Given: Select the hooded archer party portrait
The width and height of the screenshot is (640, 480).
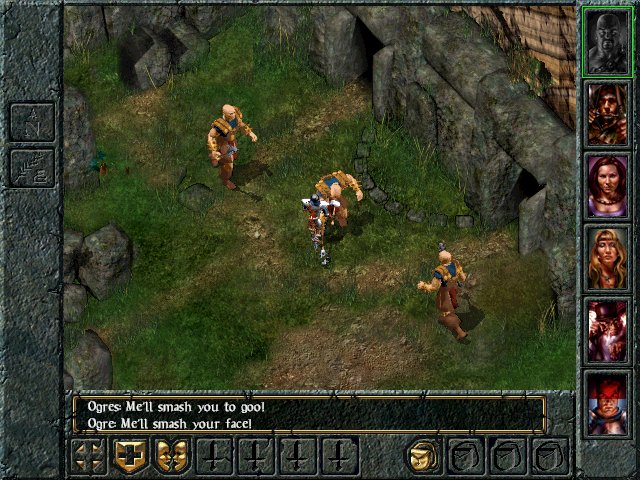Looking at the screenshot, I should [x=607, y=114].
